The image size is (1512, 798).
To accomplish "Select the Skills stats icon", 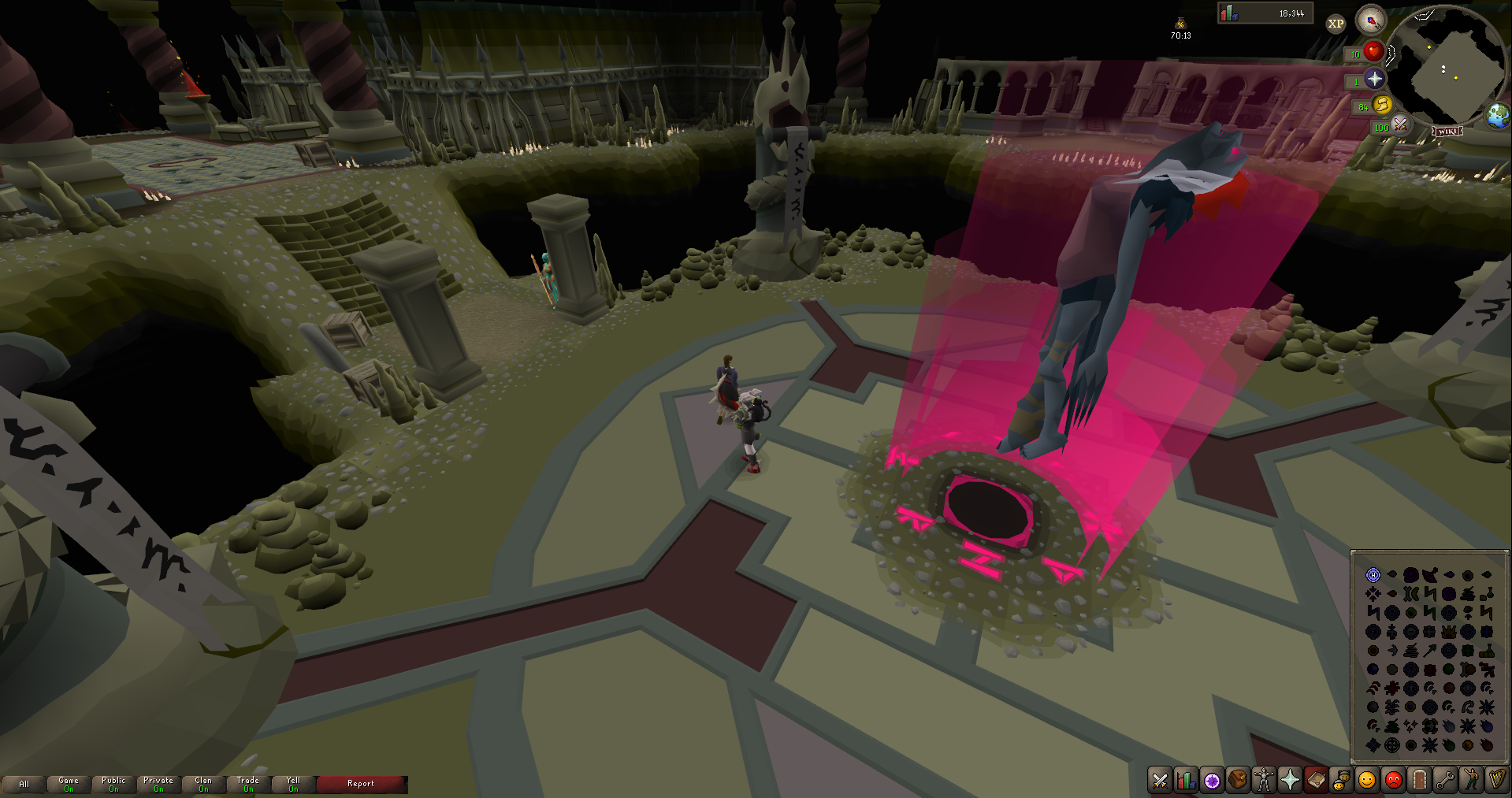I will [x=1186, y=781].
